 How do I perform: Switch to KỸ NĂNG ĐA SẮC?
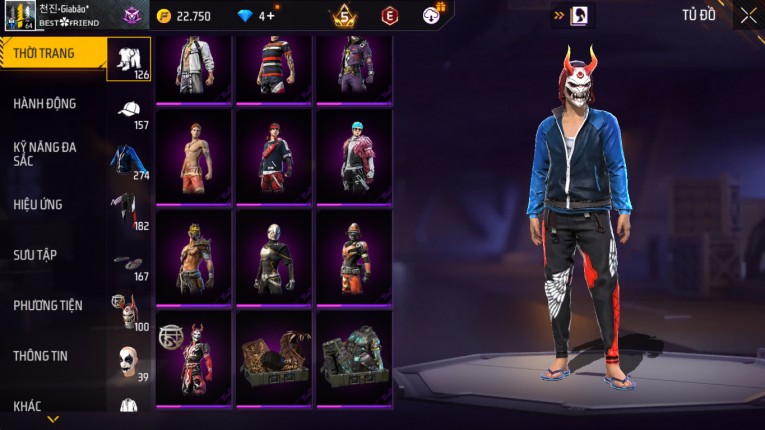click(46, 153)
